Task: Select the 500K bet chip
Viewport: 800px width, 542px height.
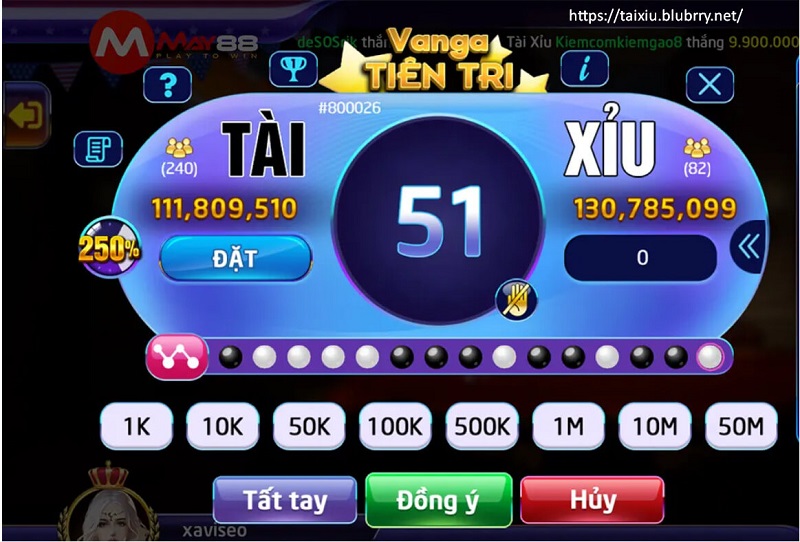Action: [482, 427]
